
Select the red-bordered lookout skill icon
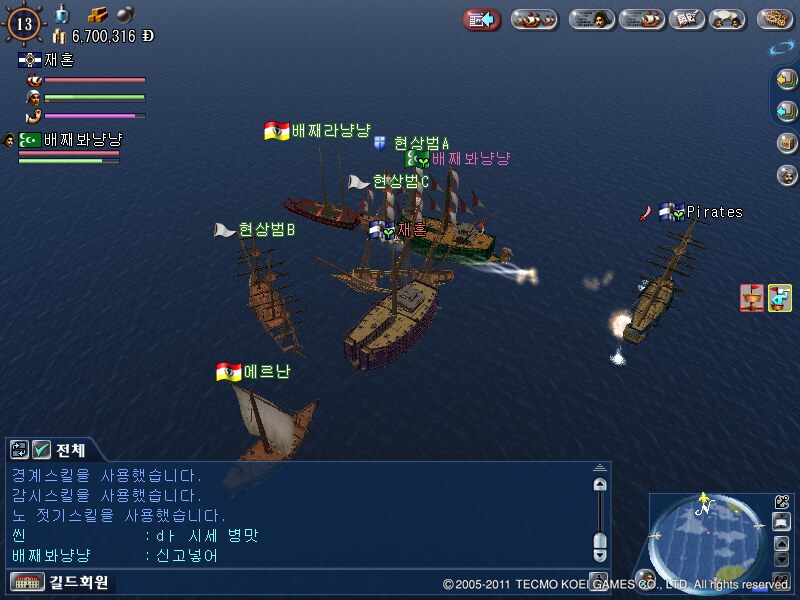(752, 297)
